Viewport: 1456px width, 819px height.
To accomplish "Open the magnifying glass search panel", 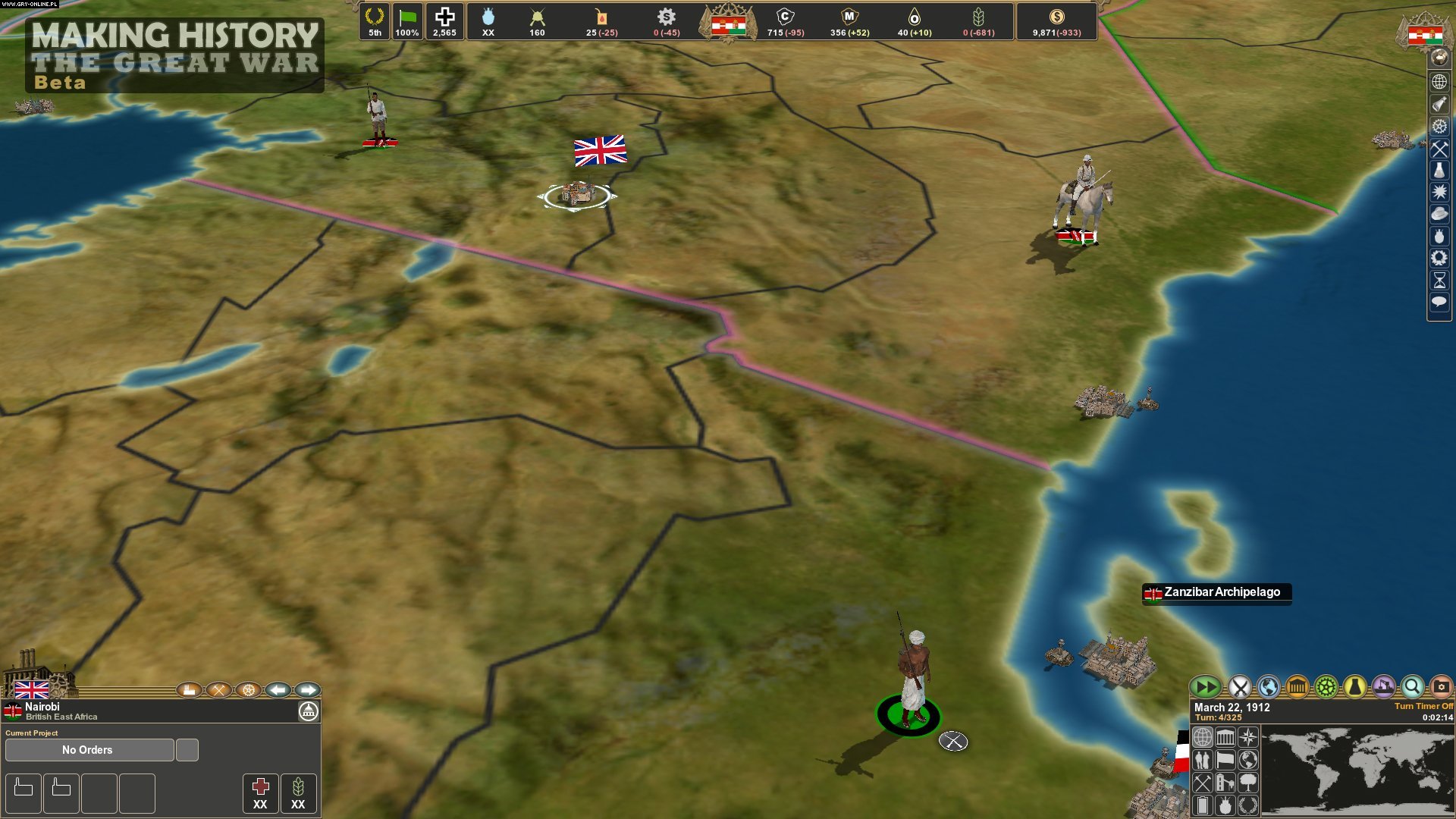I will point(1414,688).
